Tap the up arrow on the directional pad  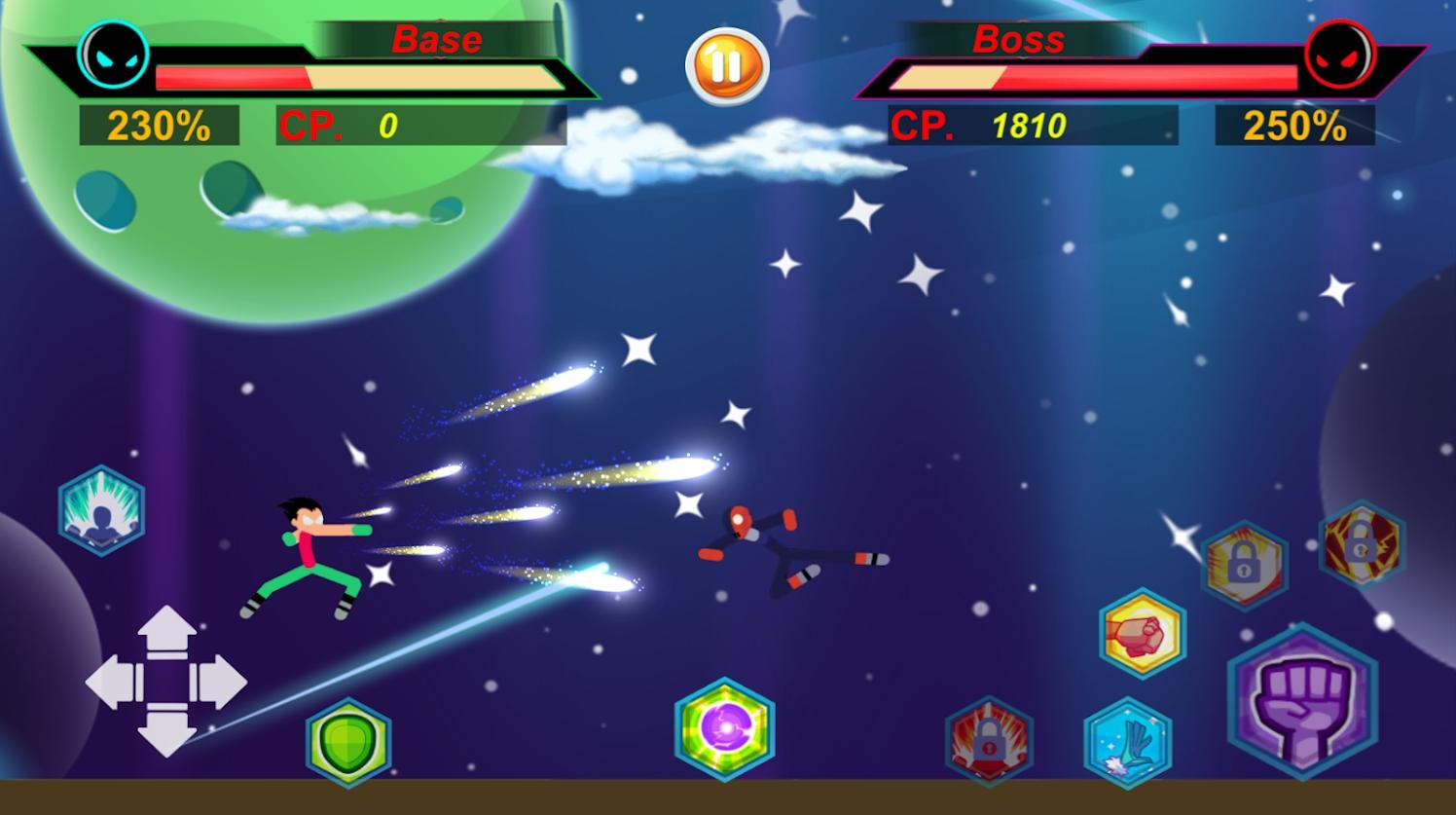point(166,631)
